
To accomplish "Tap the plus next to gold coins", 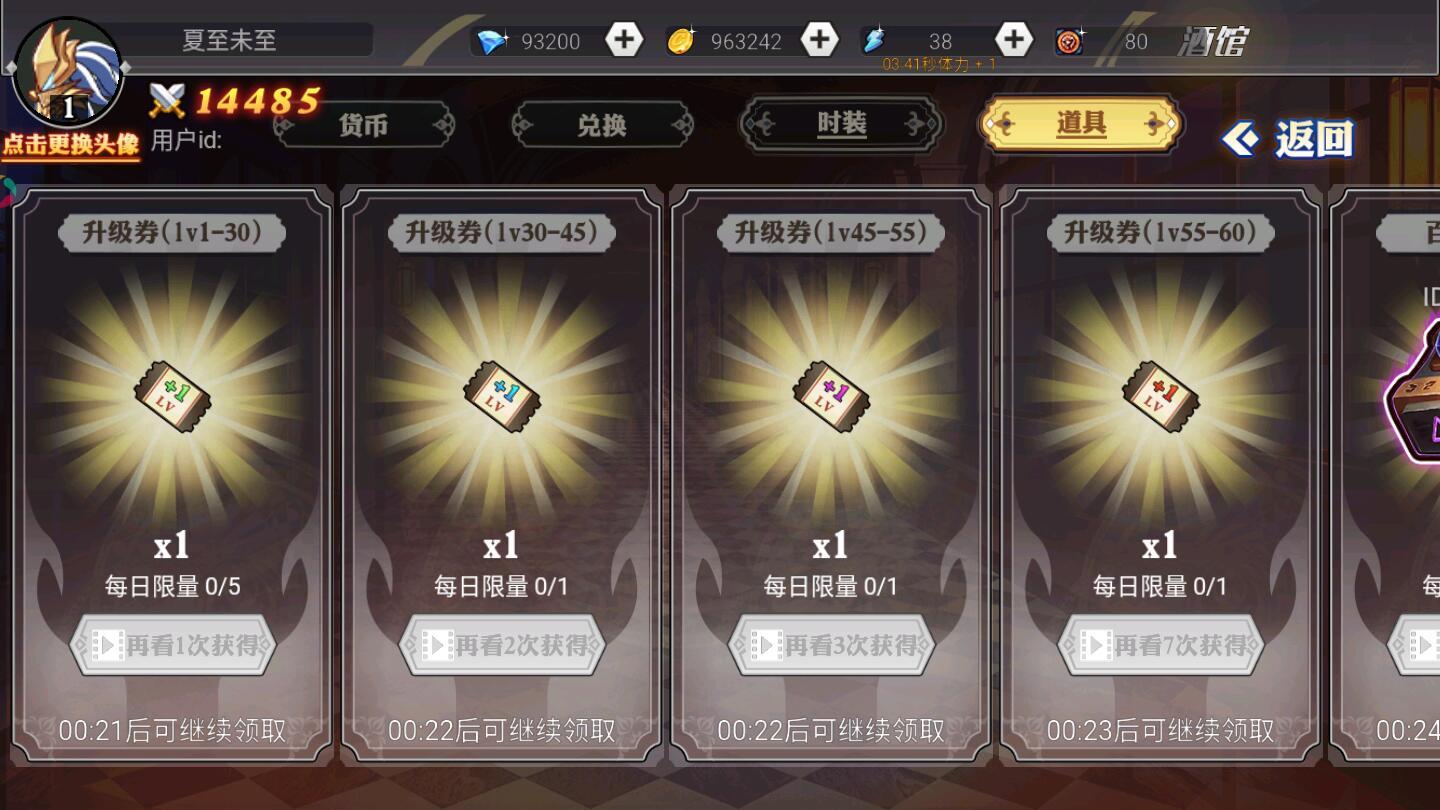I will coord(820,40).
